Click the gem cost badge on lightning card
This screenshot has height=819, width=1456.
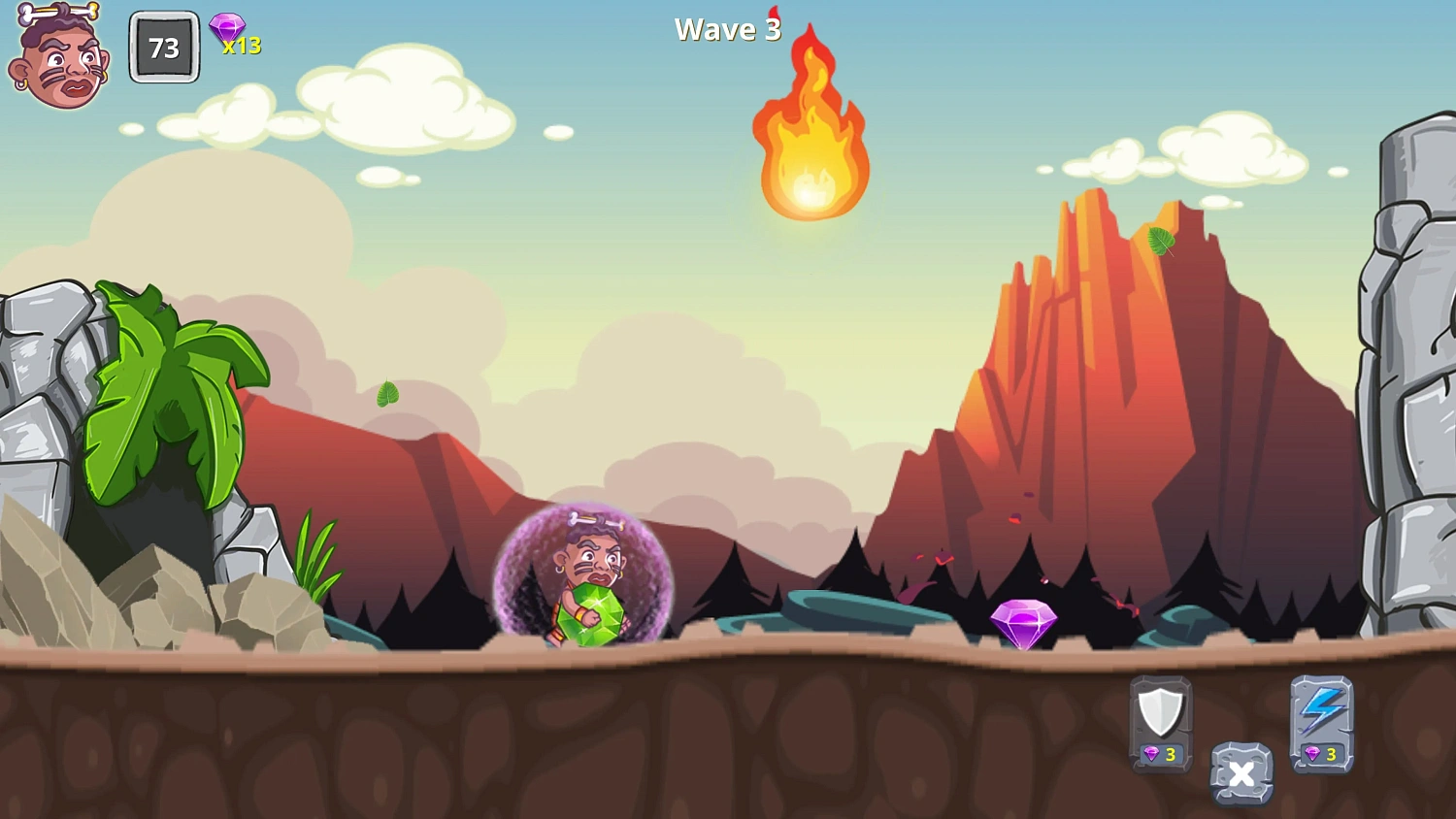pos(1322,752)
